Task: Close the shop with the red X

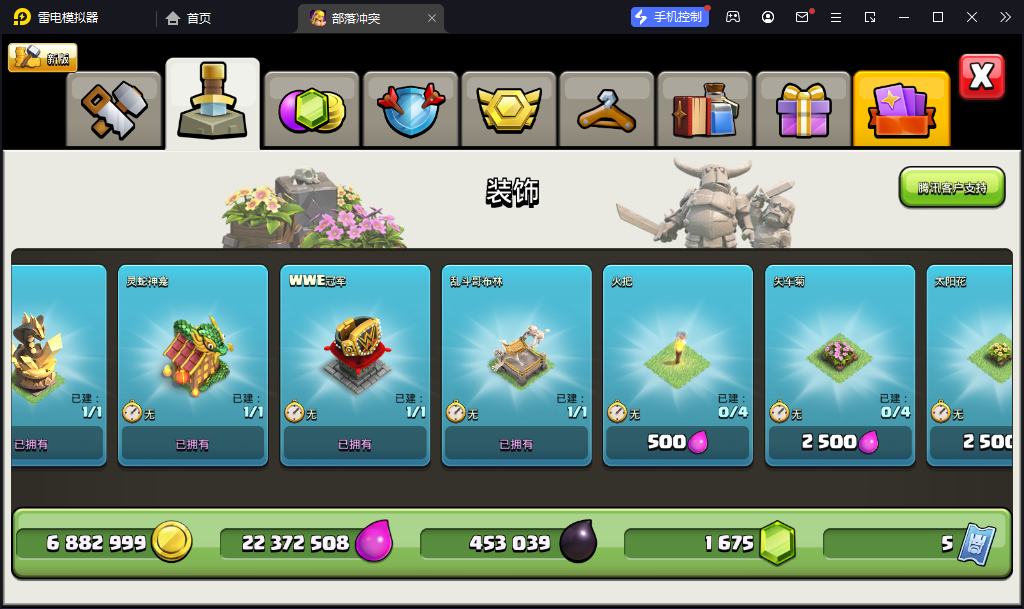Action: point(981,77)
